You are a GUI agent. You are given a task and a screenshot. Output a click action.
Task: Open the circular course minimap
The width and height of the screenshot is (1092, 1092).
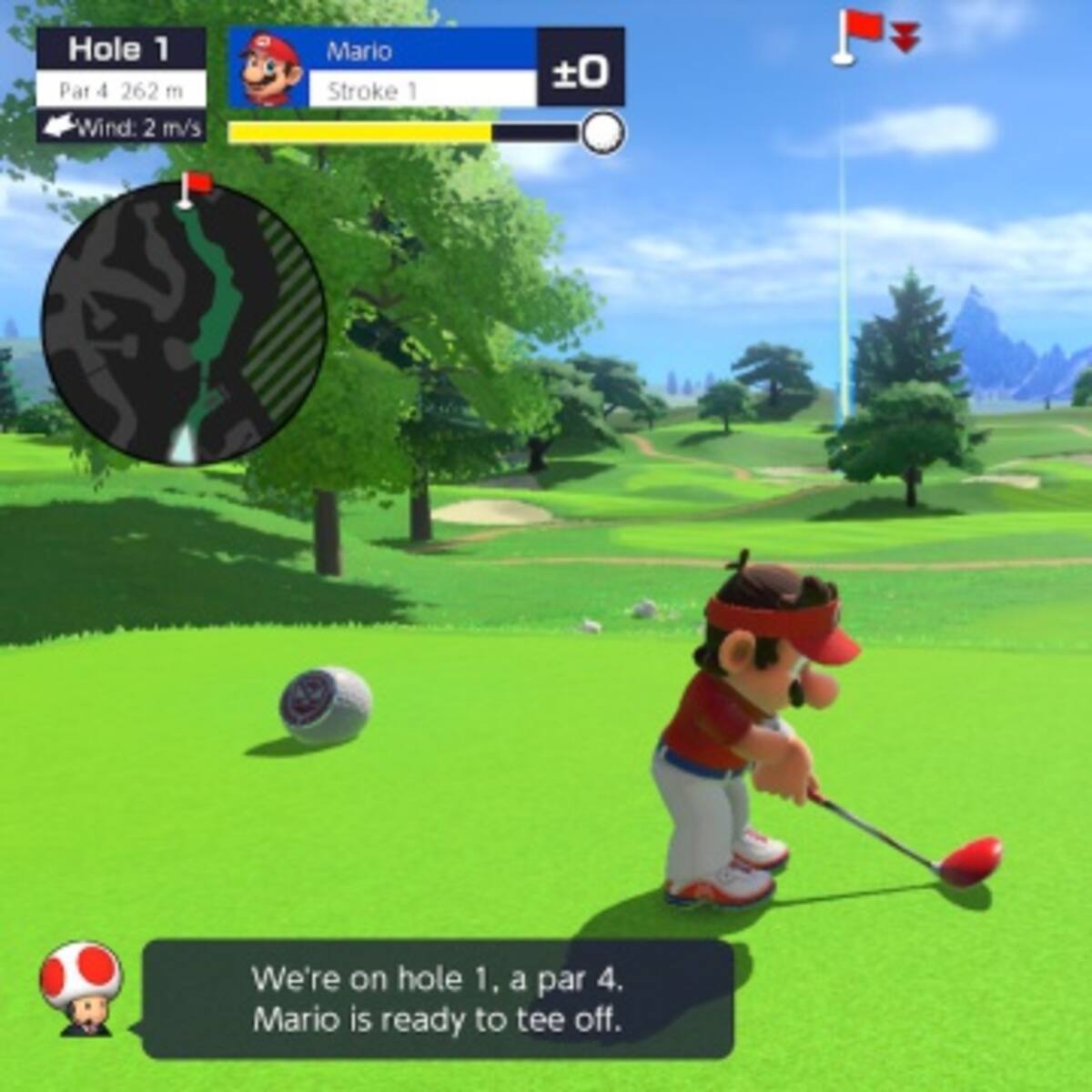183,323
